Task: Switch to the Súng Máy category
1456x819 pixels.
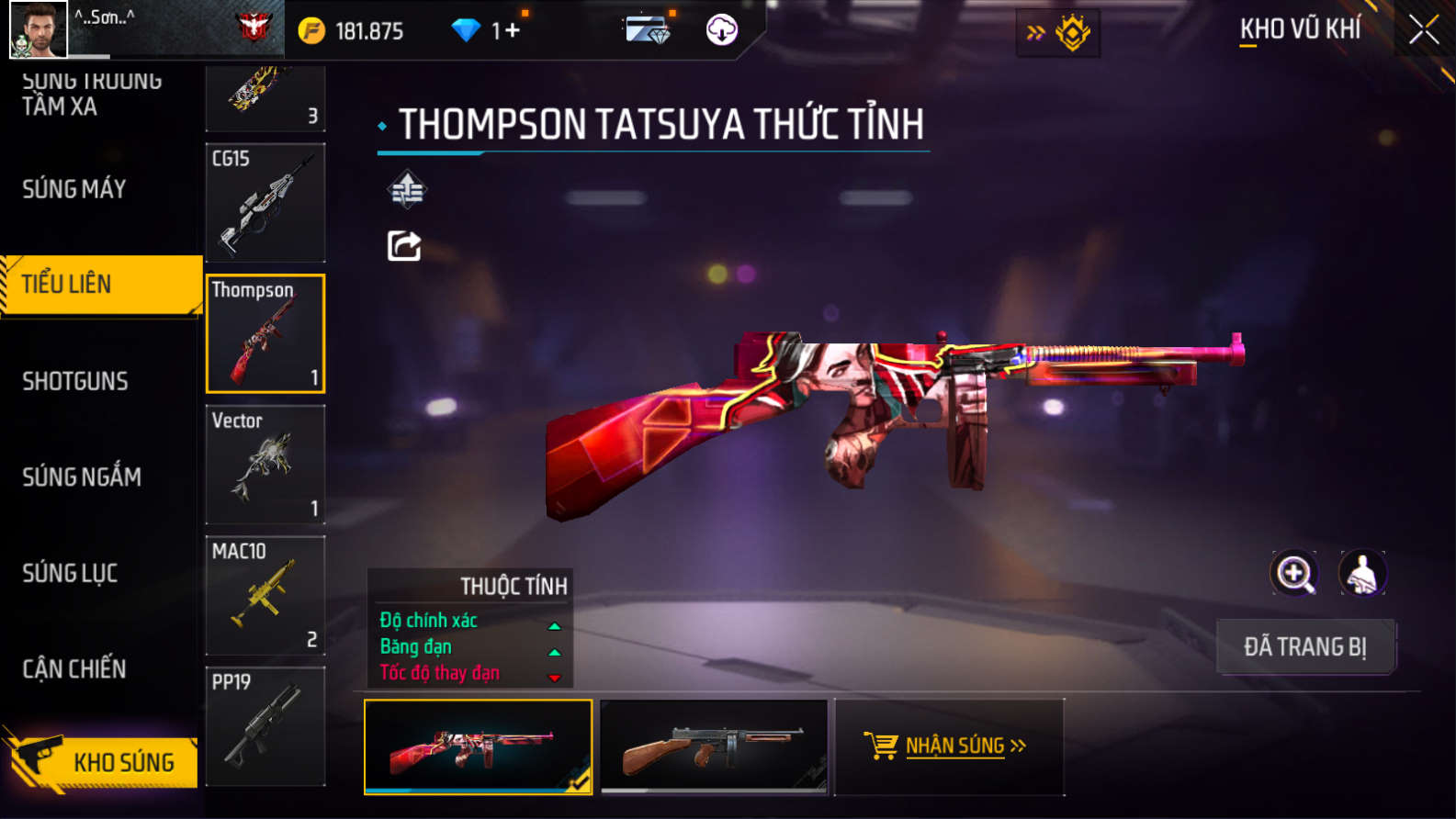Action: [x=74, y=189]
